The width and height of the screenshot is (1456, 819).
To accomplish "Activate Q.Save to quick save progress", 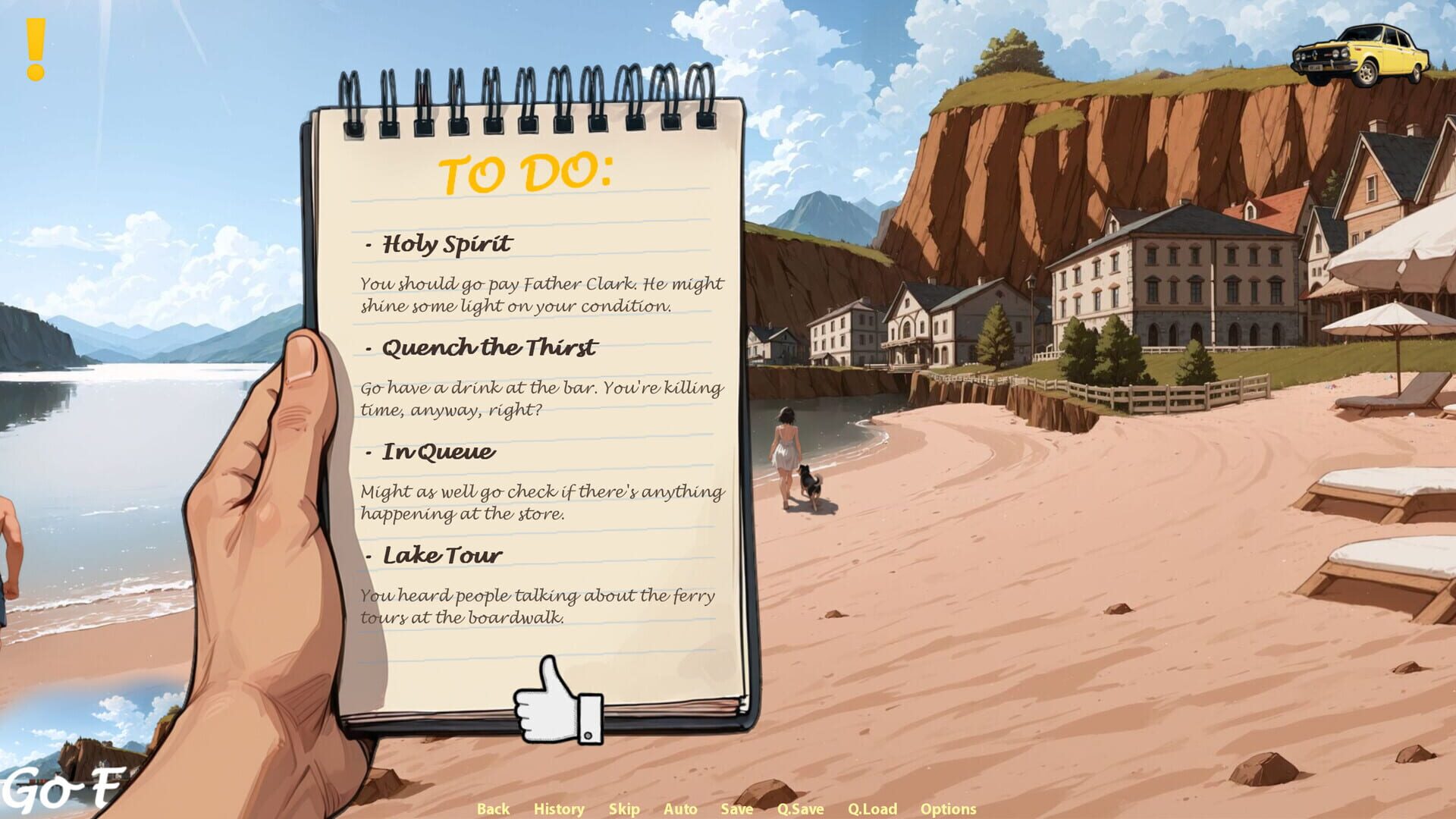I will [x=802, y=808].
